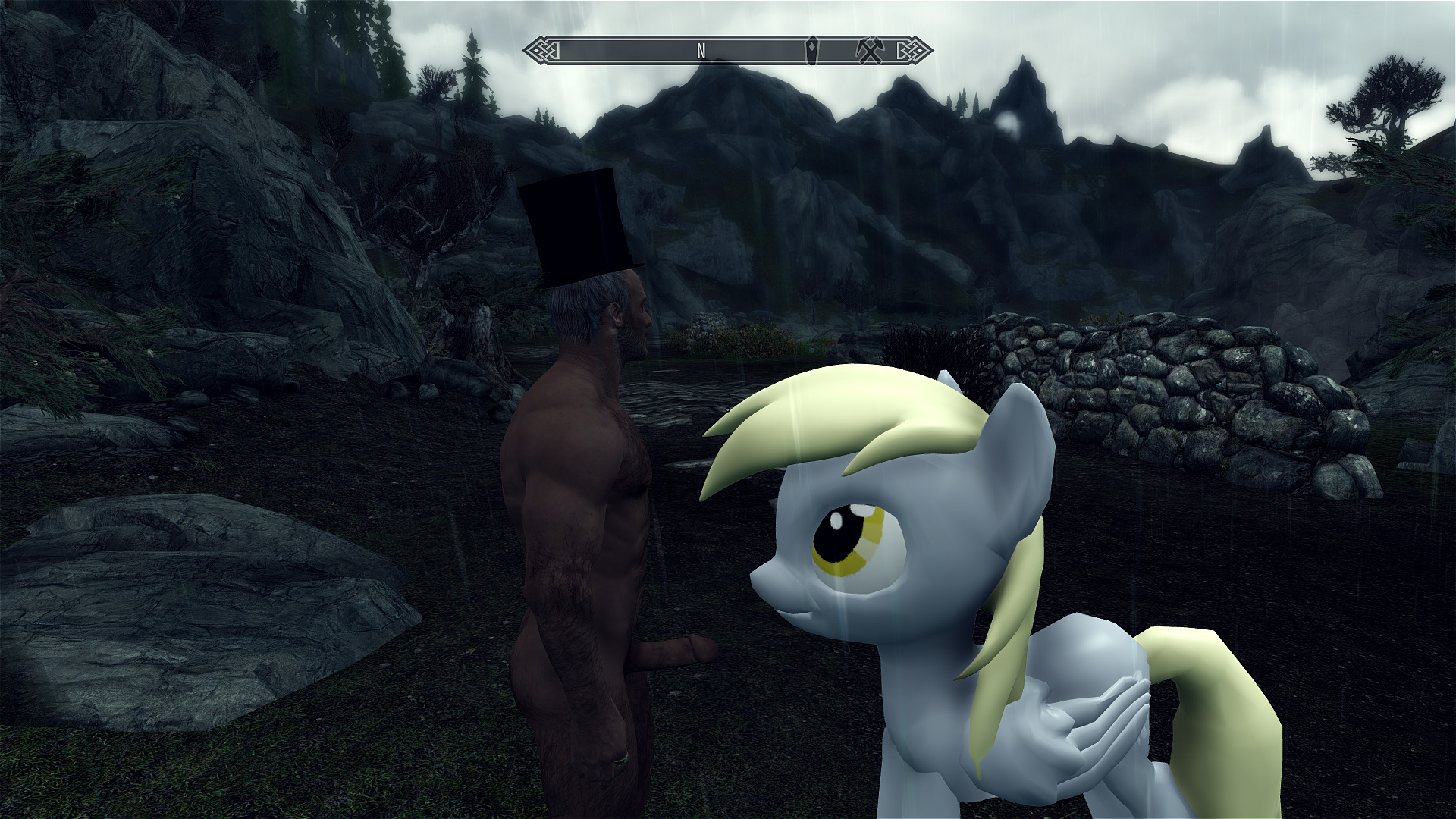Click the North marker on the compass

click(x=701, y=51)
